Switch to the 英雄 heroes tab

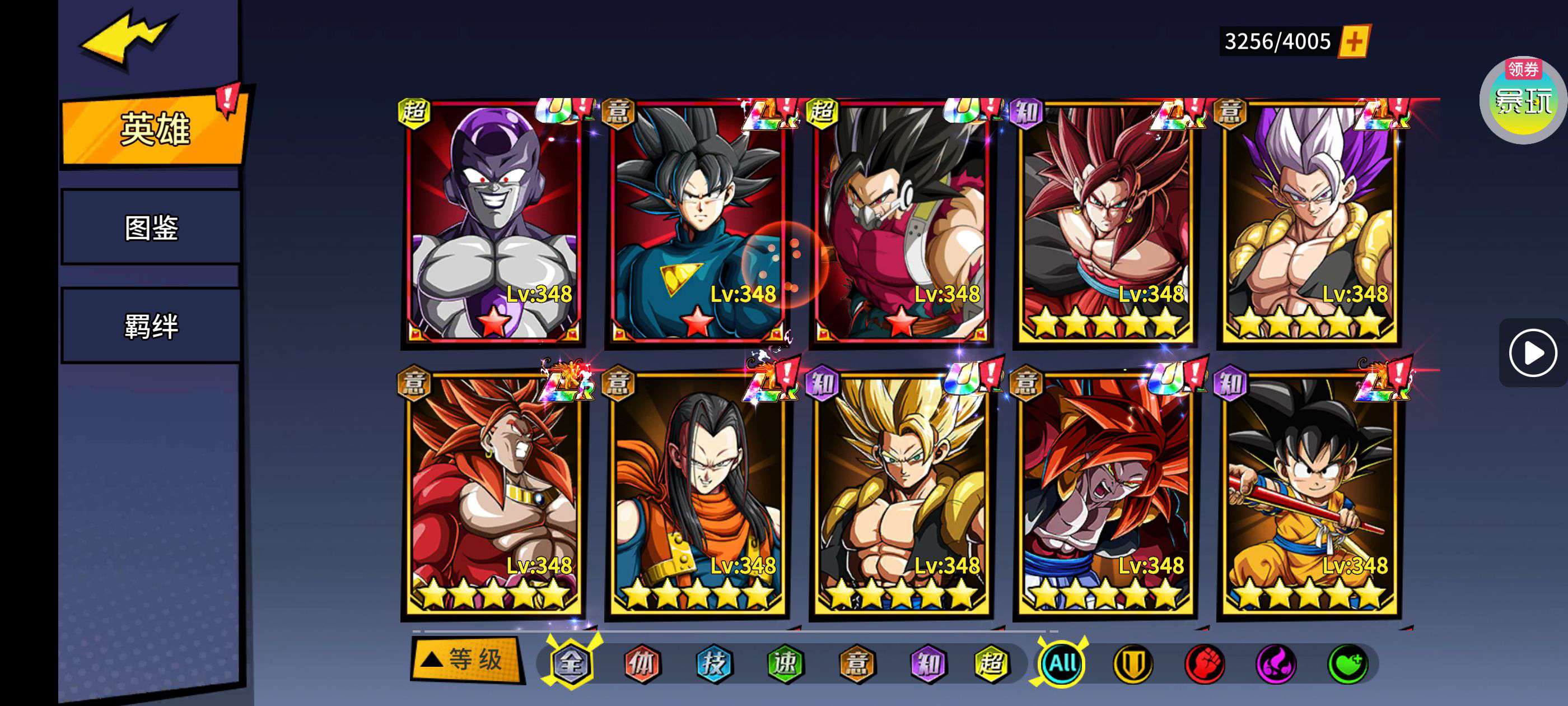155,129
